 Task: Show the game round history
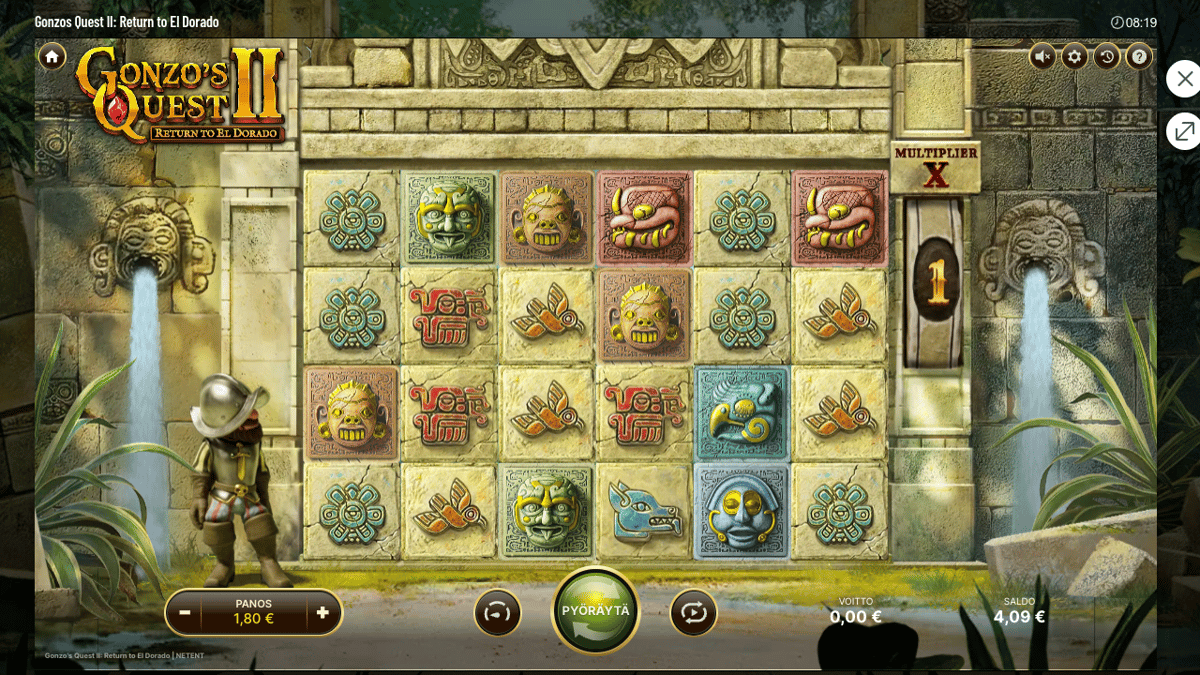click(1107, 56)
